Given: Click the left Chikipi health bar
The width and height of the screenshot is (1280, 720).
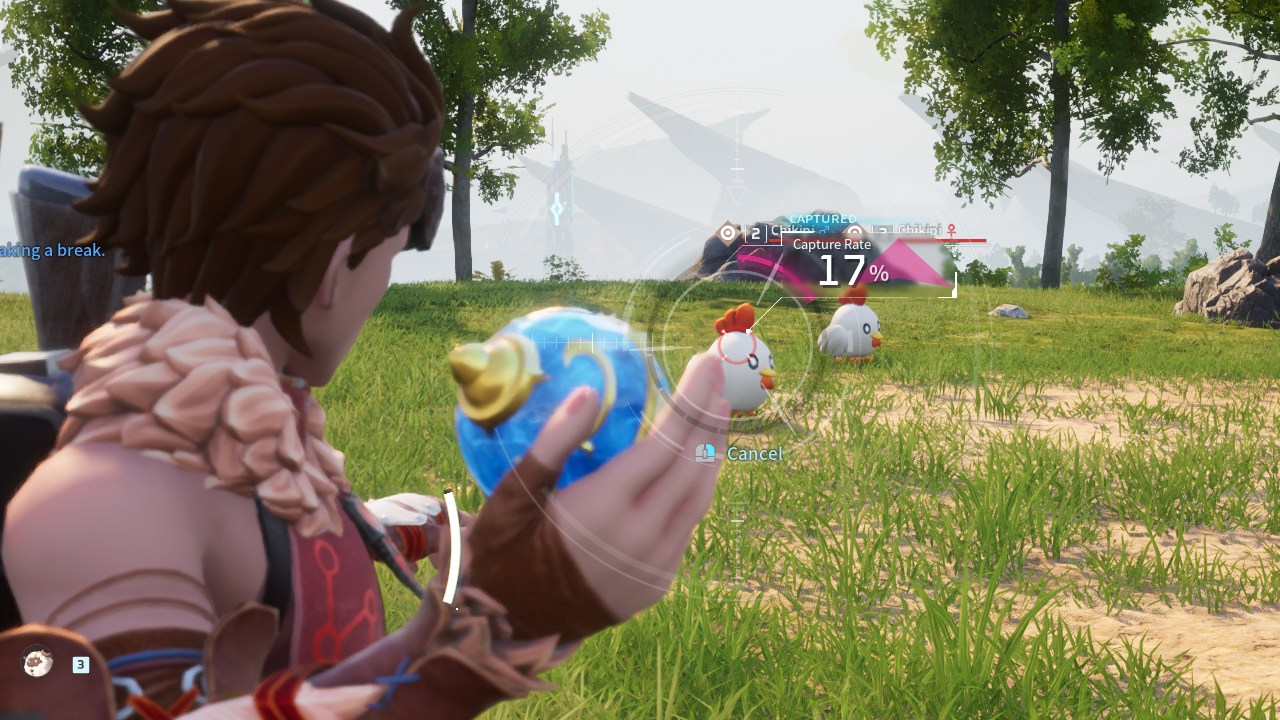Looking at the screenshot, I should coord(775,240).
